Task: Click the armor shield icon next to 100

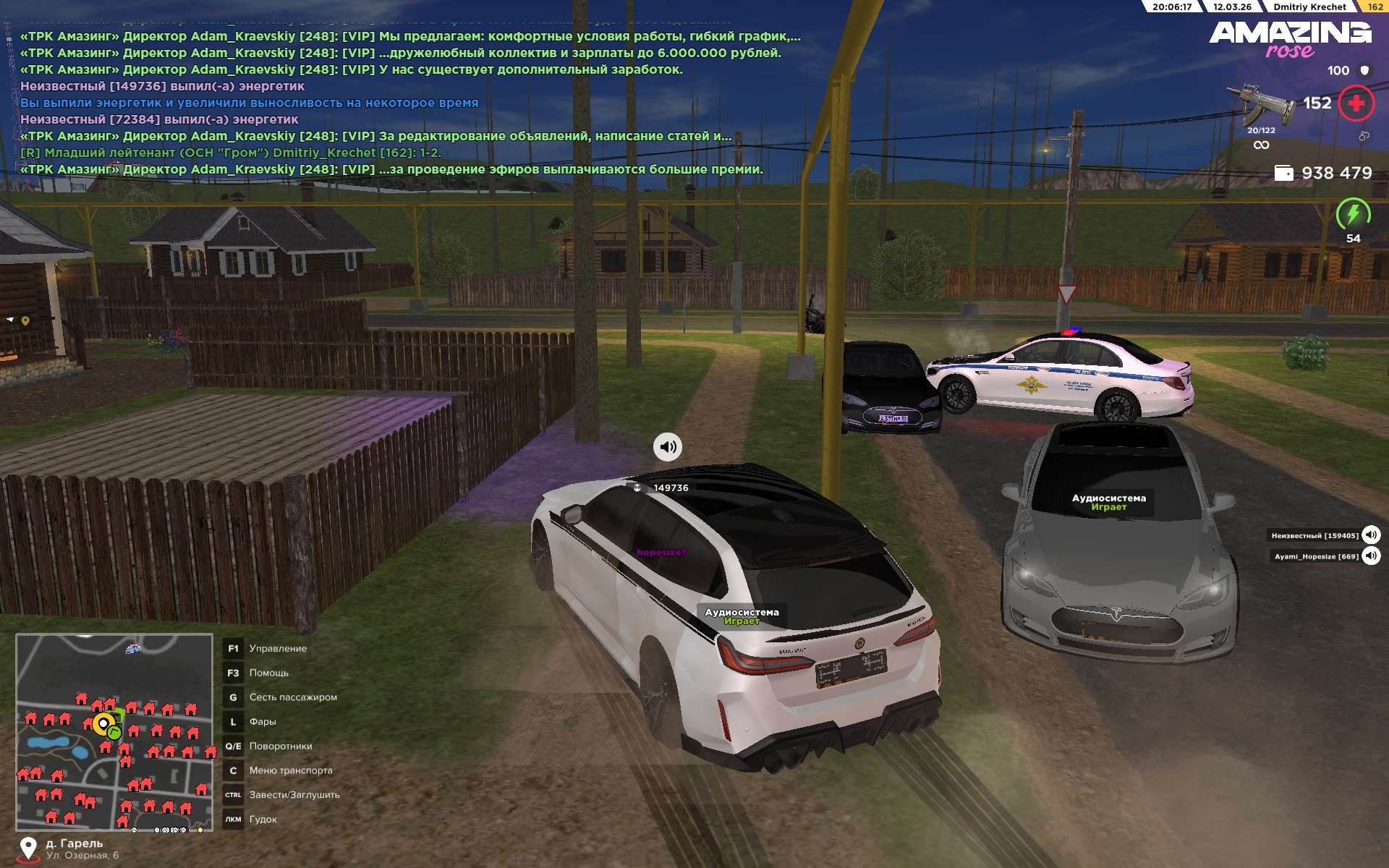Action: [1364, 70]
